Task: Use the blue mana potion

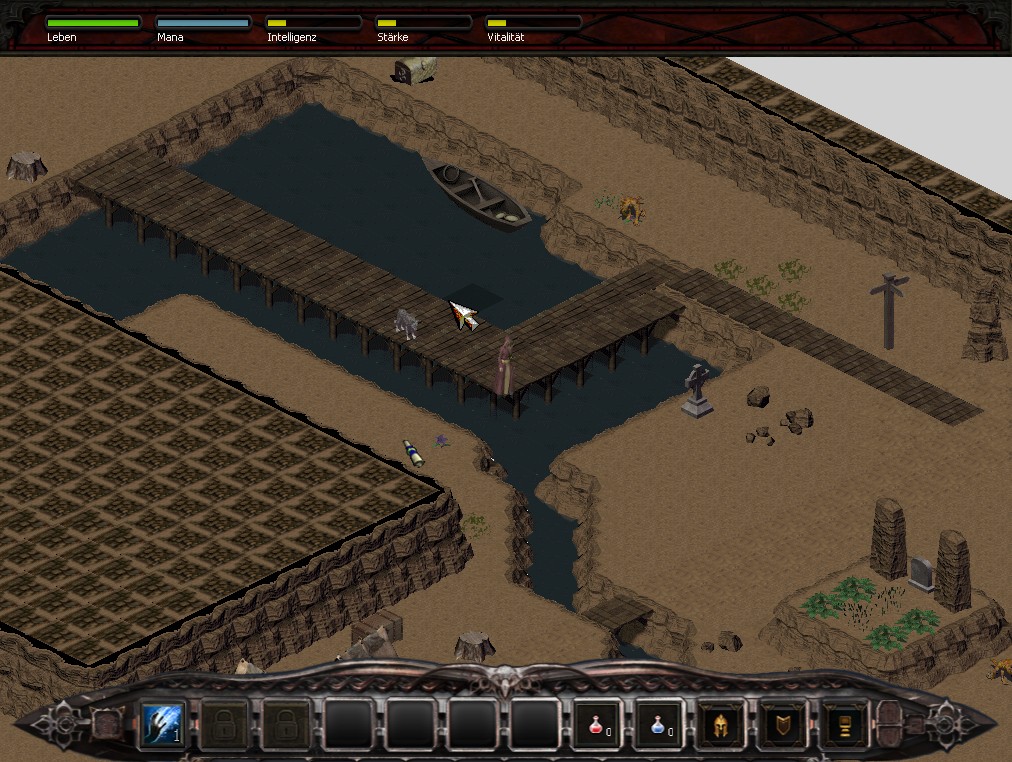Action: tap(657, 723)
